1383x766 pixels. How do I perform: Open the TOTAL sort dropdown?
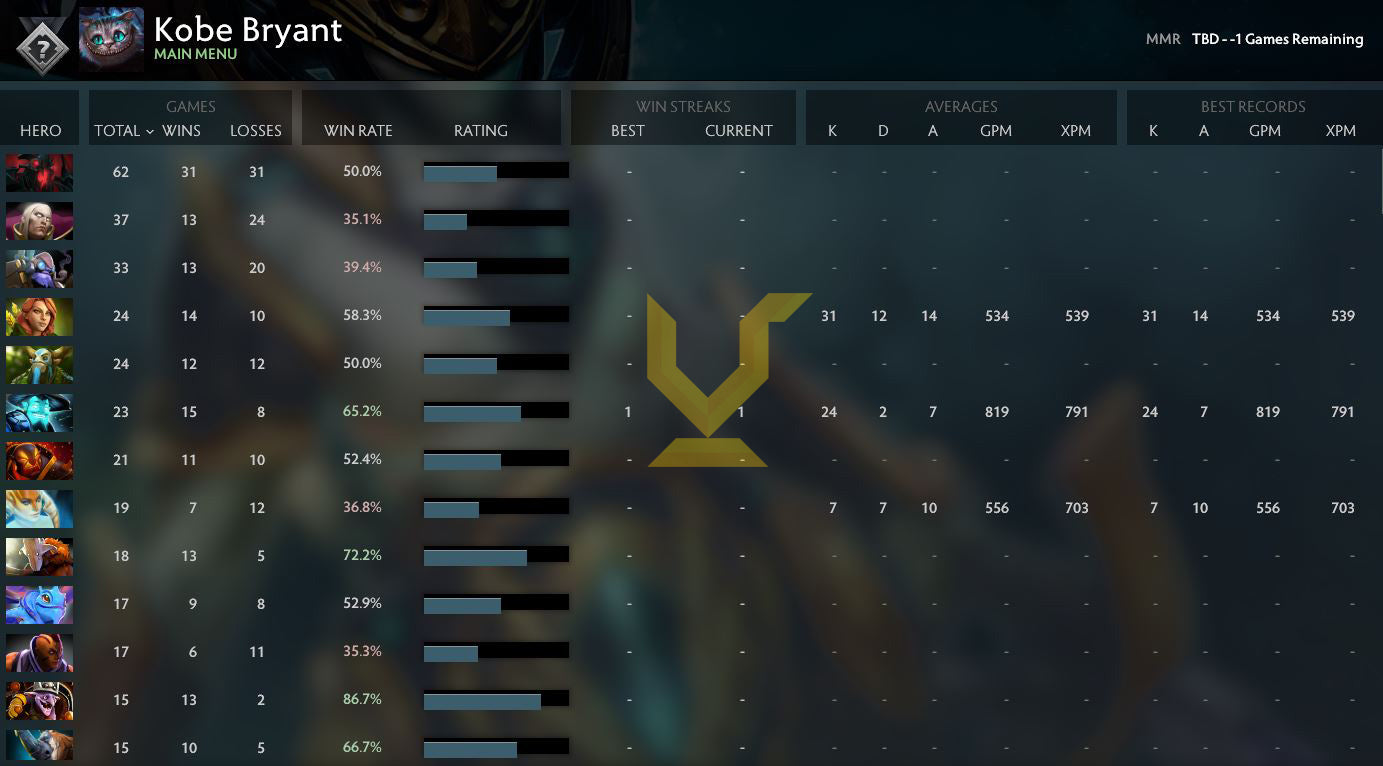pos(123,131)
